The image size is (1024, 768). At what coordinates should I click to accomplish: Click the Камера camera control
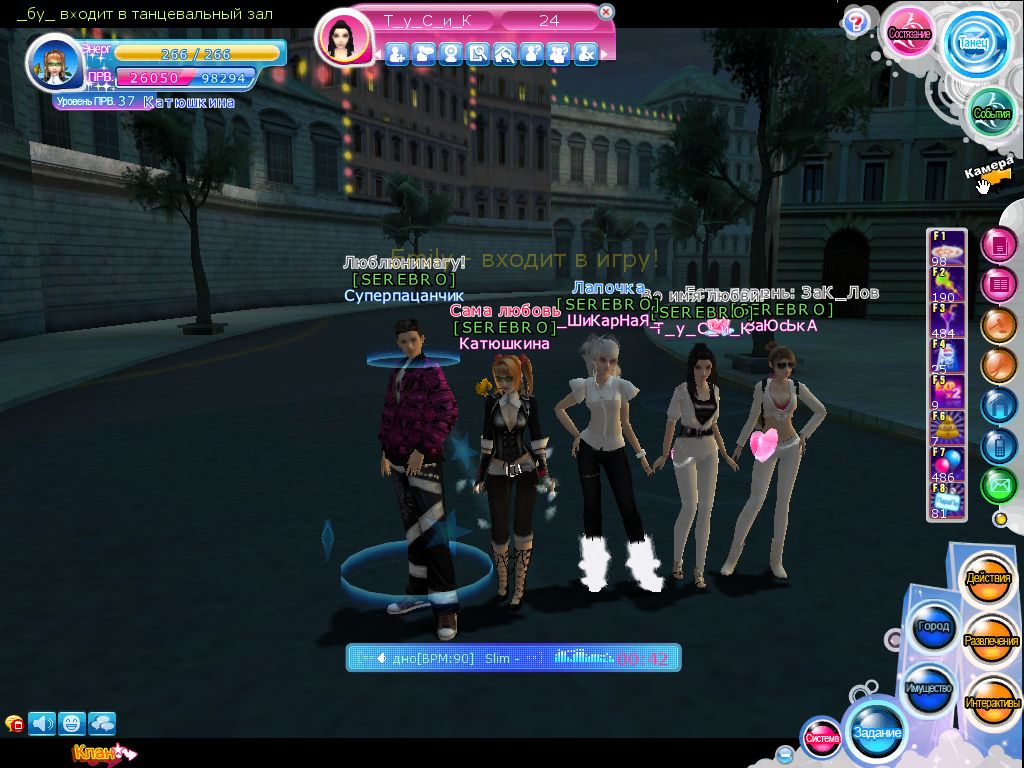990,171
